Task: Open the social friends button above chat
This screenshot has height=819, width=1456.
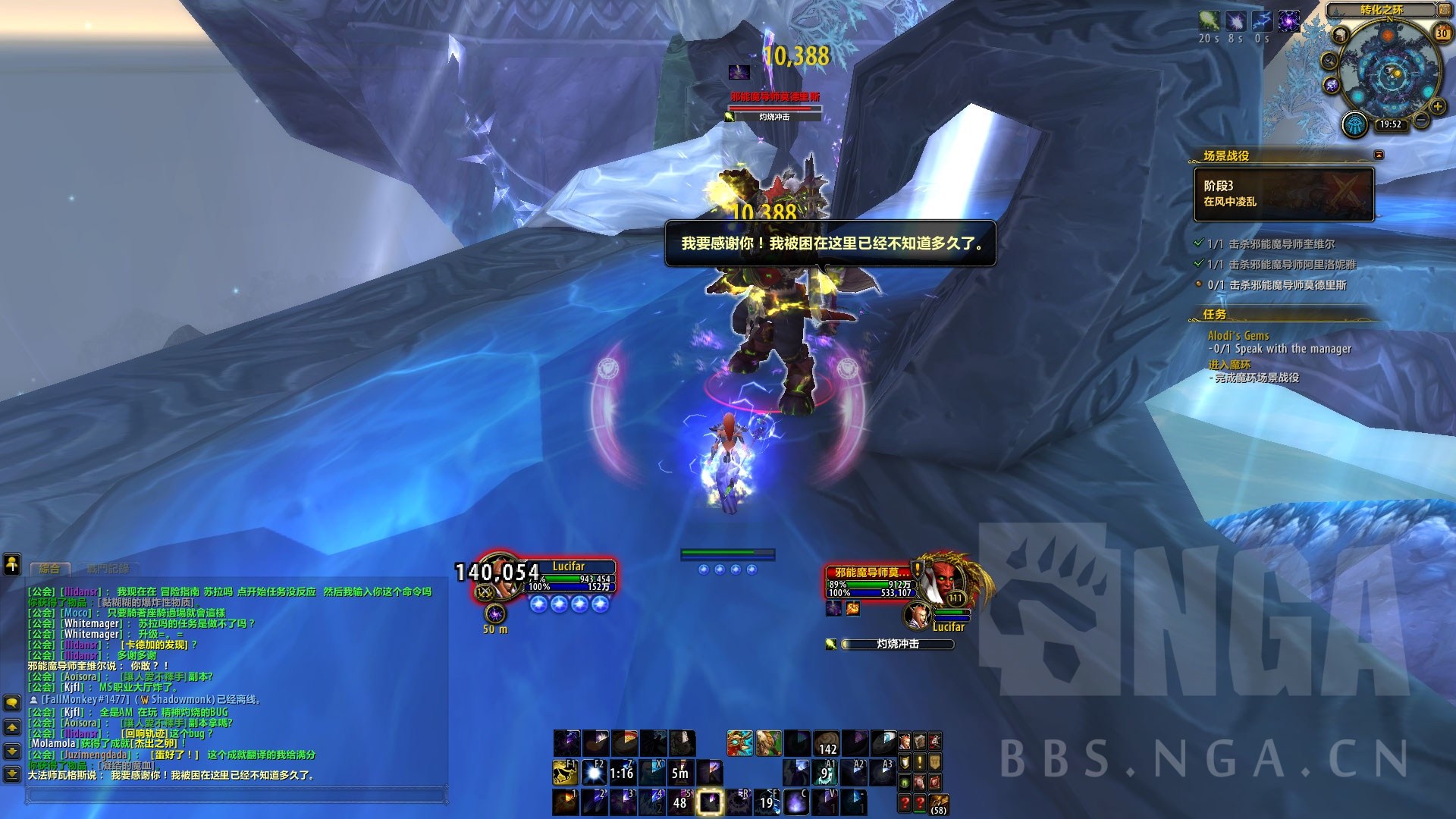Action: tap(12, 563)
